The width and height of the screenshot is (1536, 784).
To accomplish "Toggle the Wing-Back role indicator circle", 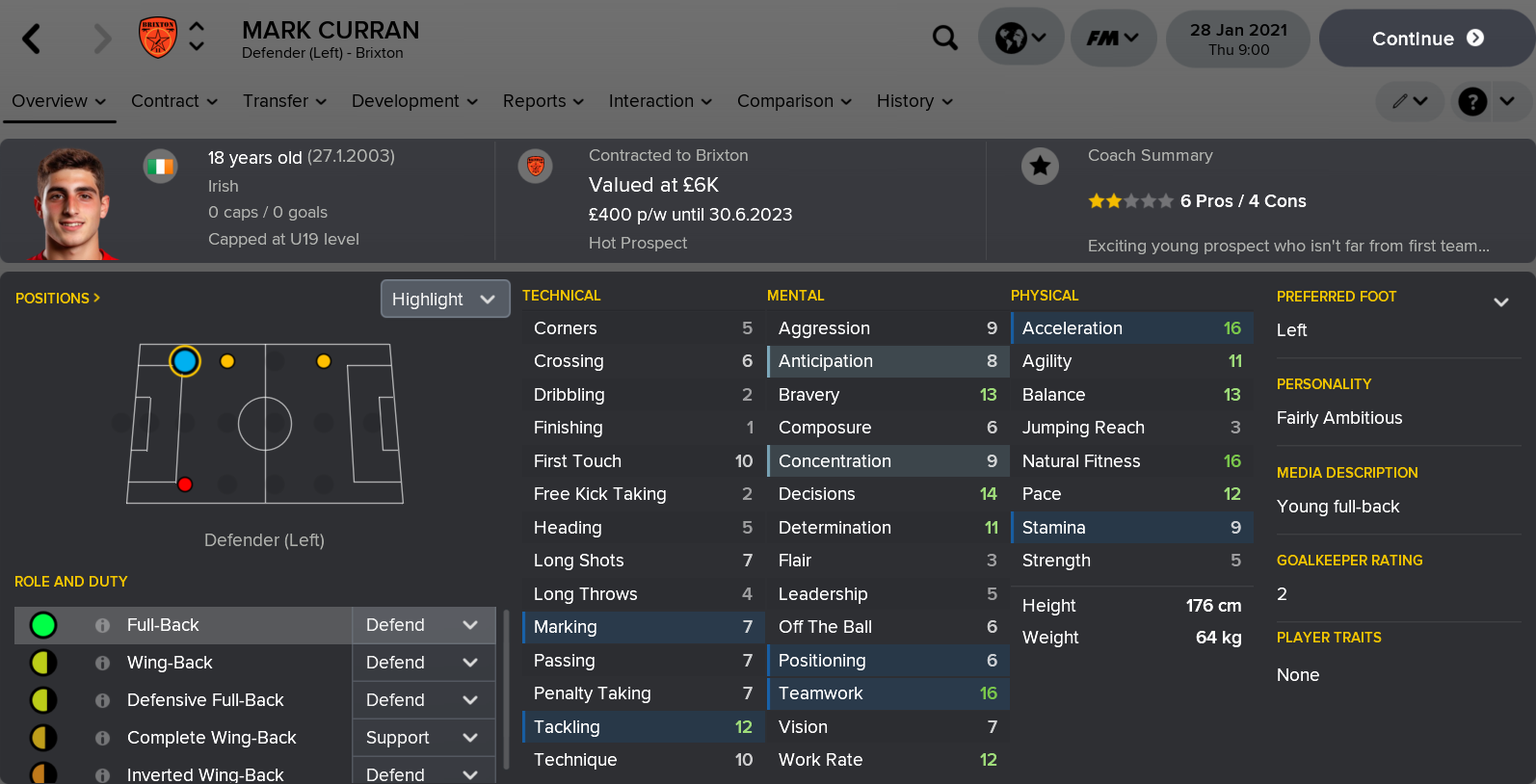I will 40,663.
